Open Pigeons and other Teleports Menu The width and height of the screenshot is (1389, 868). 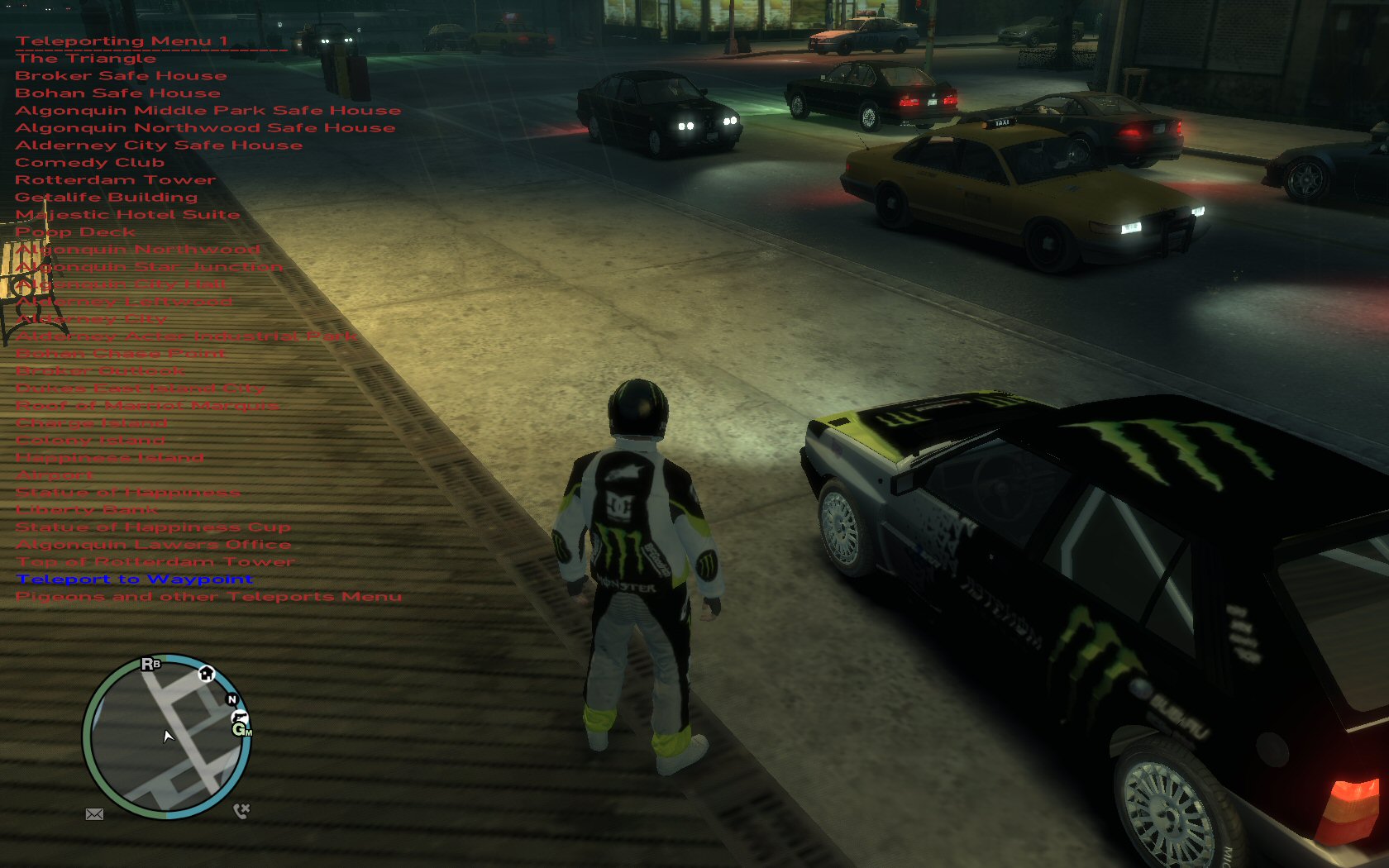[x=208, y=597]
